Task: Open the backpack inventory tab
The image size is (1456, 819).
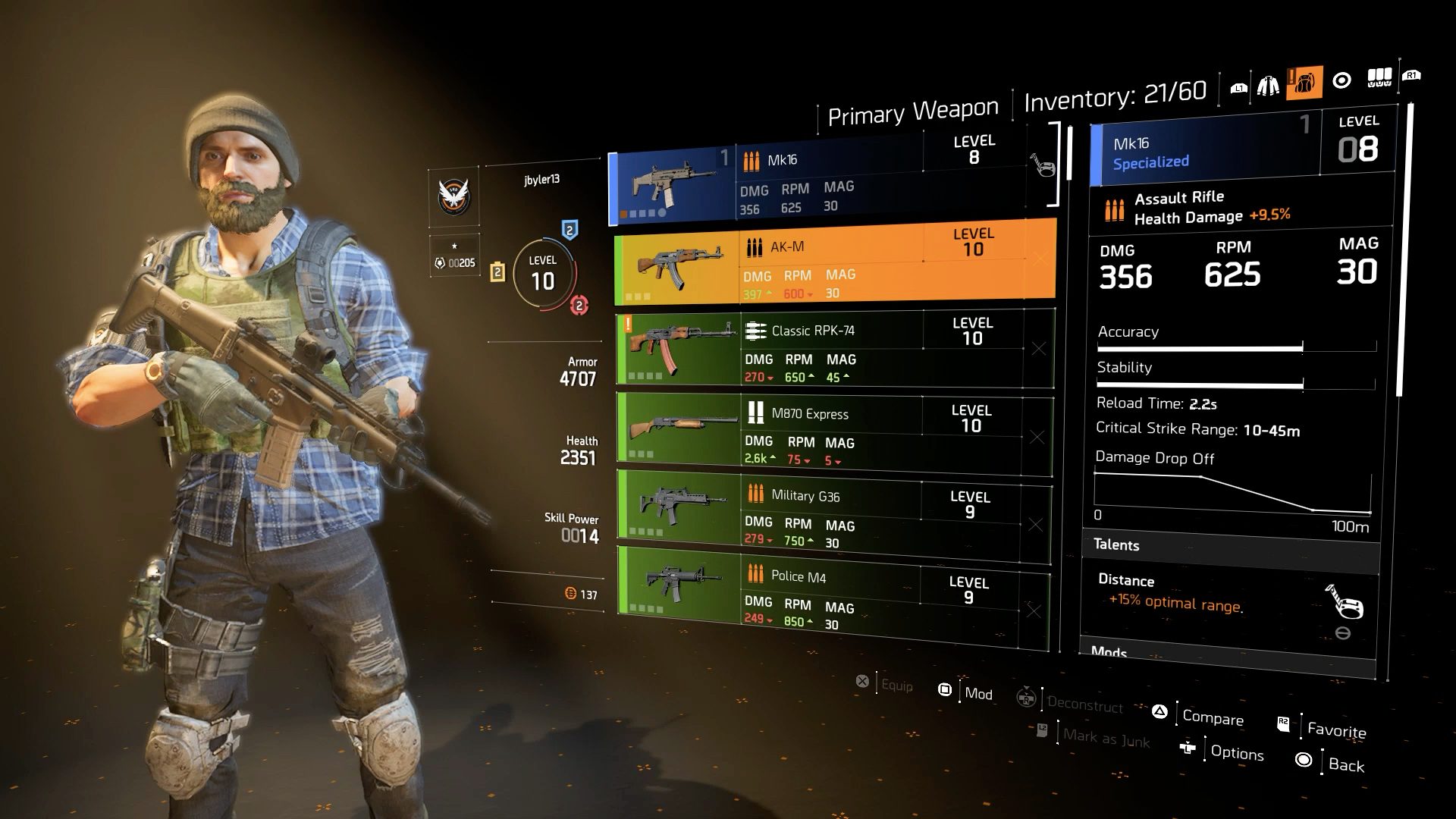Action: click(1304, 83)
